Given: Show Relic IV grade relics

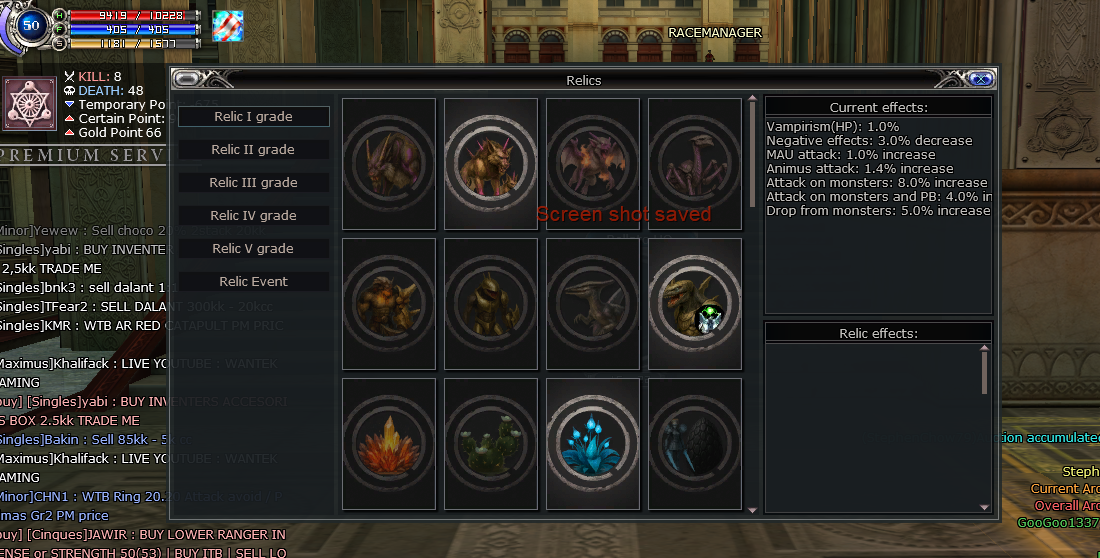Looking at the screenshot, I should (253, 216).
